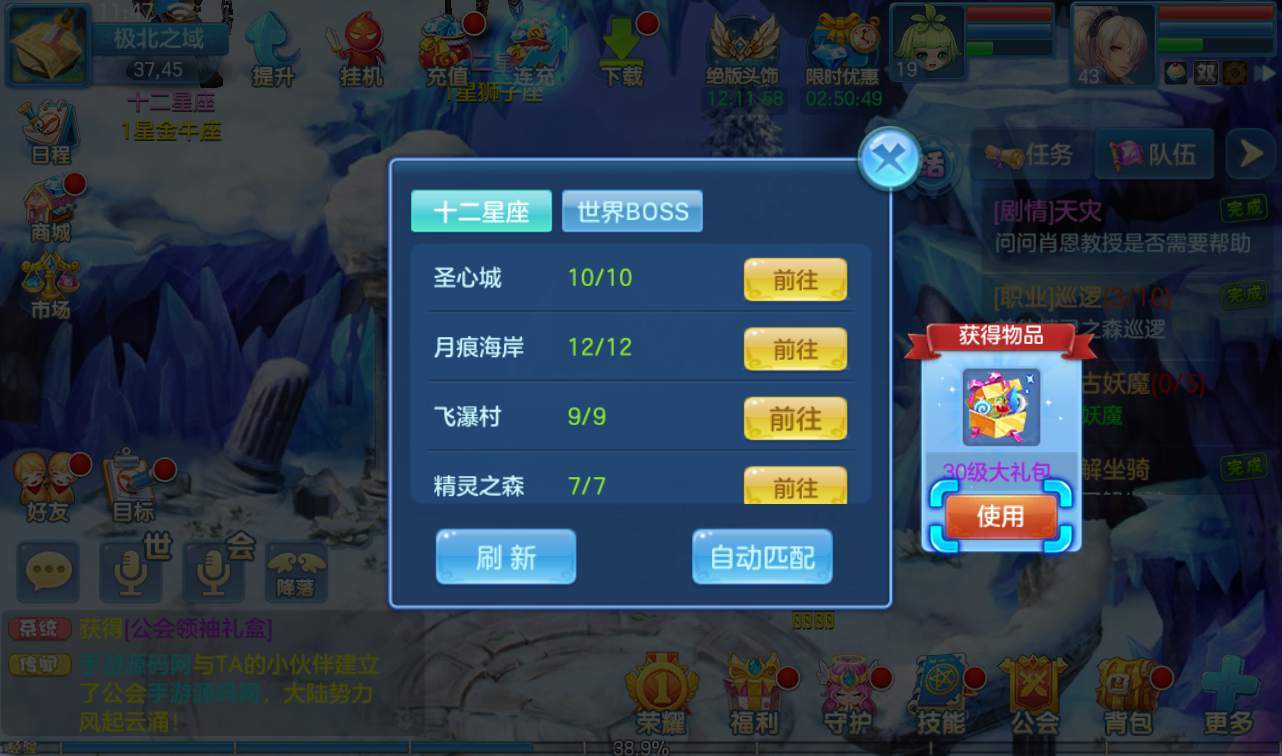Switch to the 队伍 (Team) tab
The image size is (1282, 756).
coord(1155,154)
